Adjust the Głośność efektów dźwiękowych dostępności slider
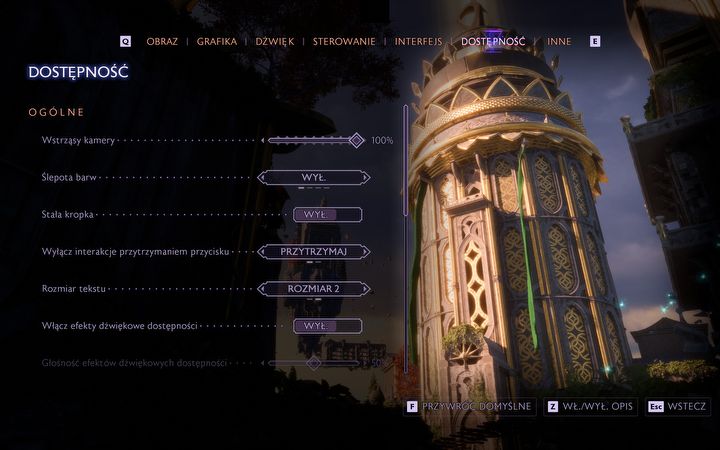The height and width of the screenshot is (450, 720). (x=313, y=362)
